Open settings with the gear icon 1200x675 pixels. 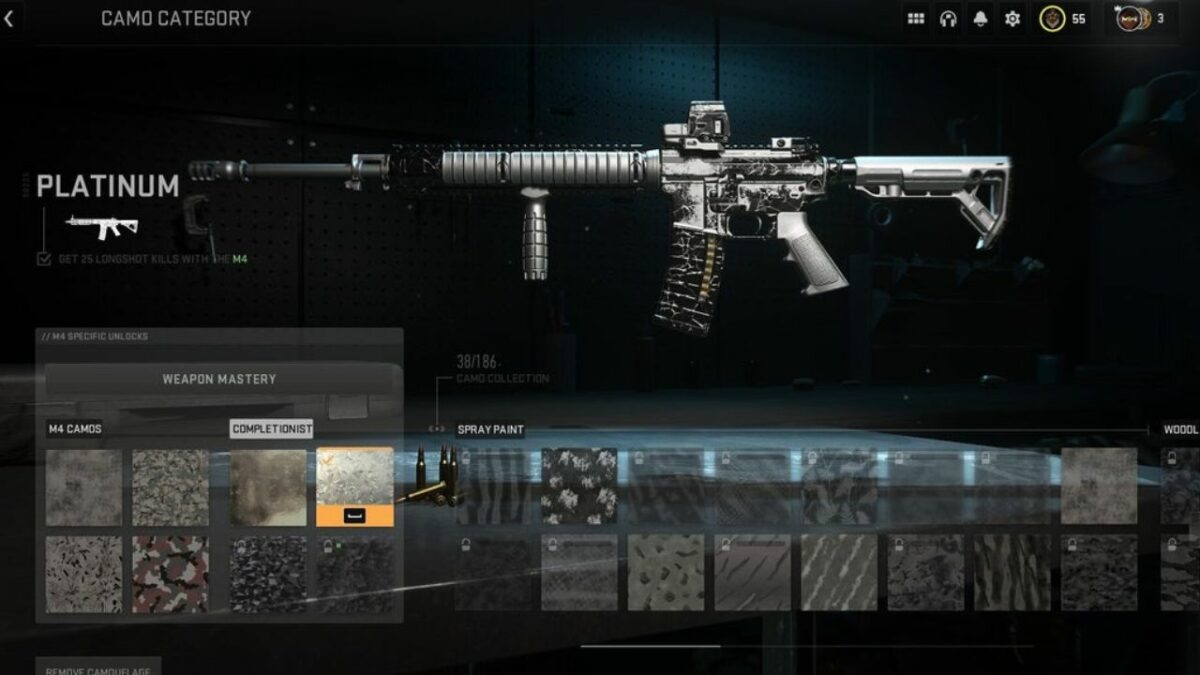(1012, 19)
